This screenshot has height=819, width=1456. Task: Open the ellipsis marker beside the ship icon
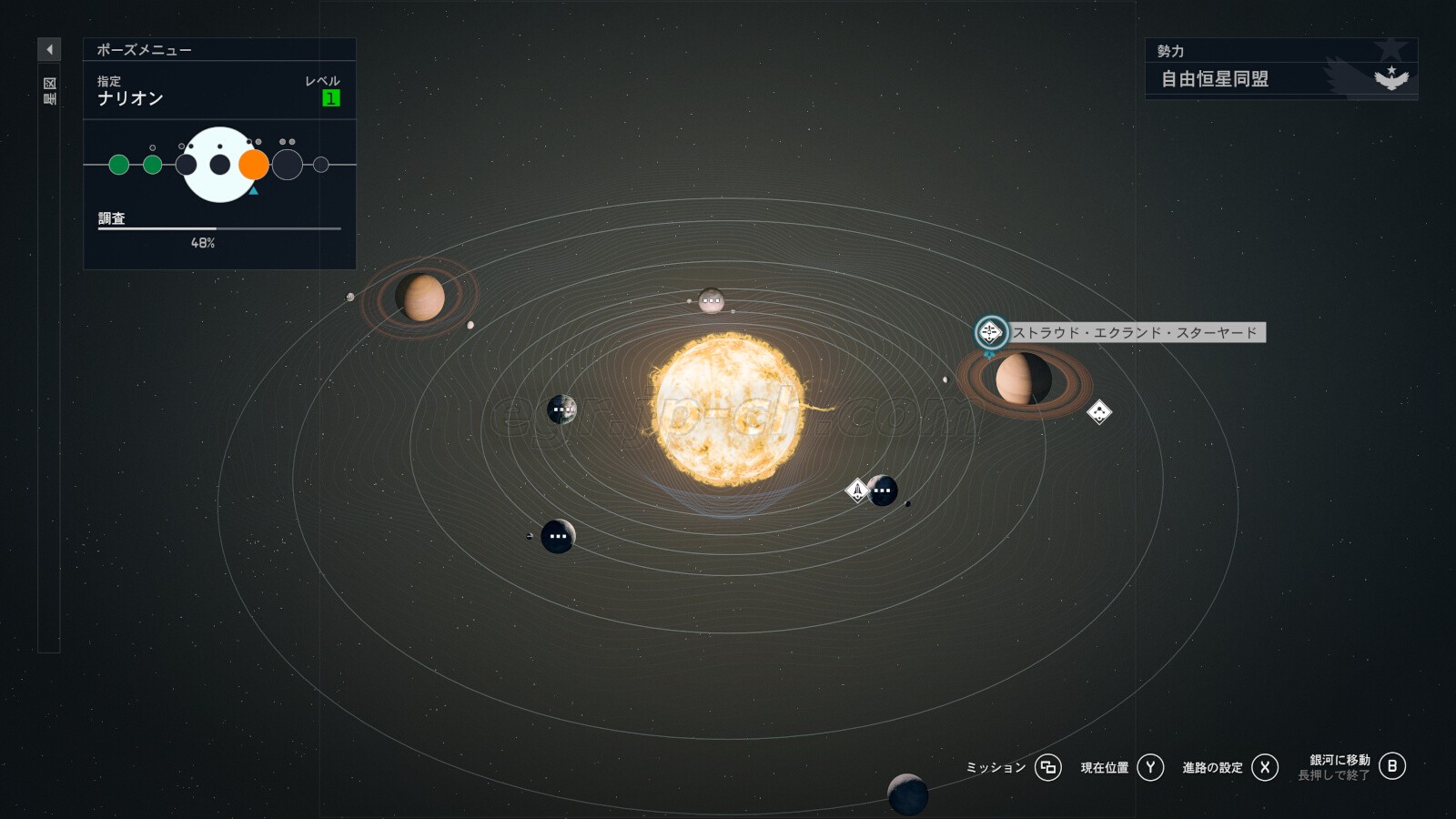[883, 490]
